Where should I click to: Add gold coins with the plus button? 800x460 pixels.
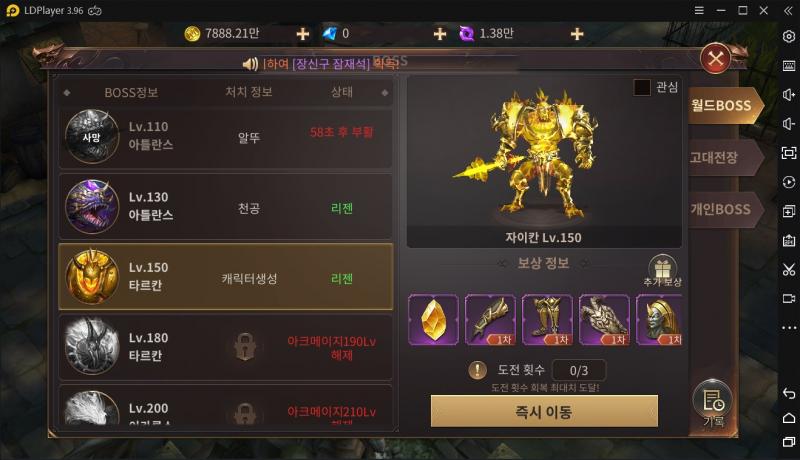(x=303, y=34)
